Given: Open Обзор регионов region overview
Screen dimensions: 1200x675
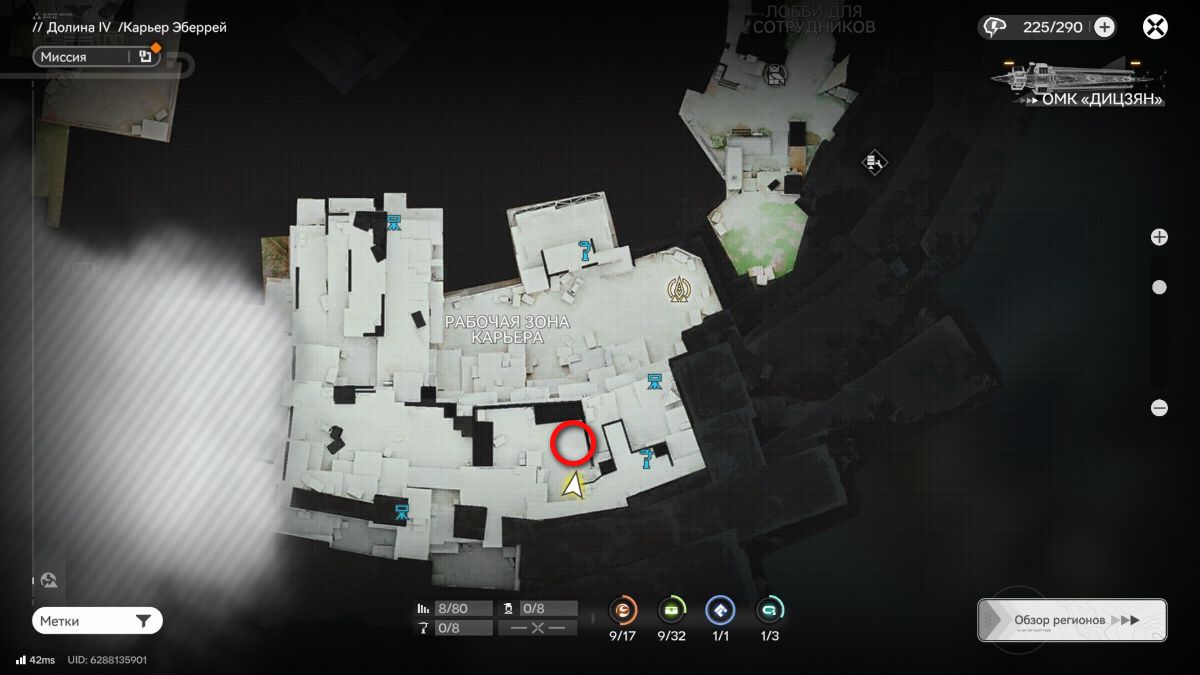Looking at the screenshot, I should pos(1071,620).
